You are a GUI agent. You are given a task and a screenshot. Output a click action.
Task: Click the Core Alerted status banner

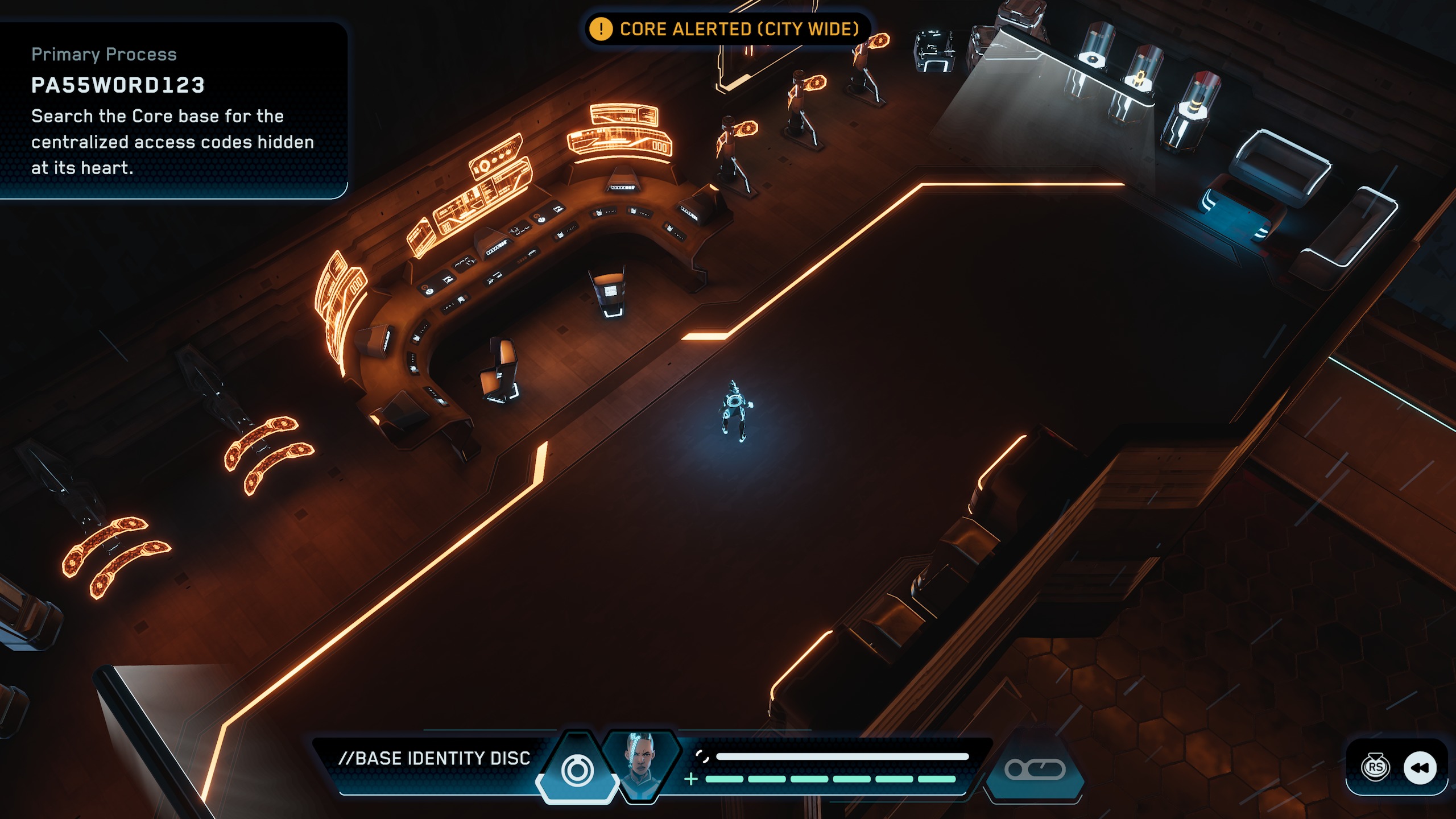(x=727, y=29)
